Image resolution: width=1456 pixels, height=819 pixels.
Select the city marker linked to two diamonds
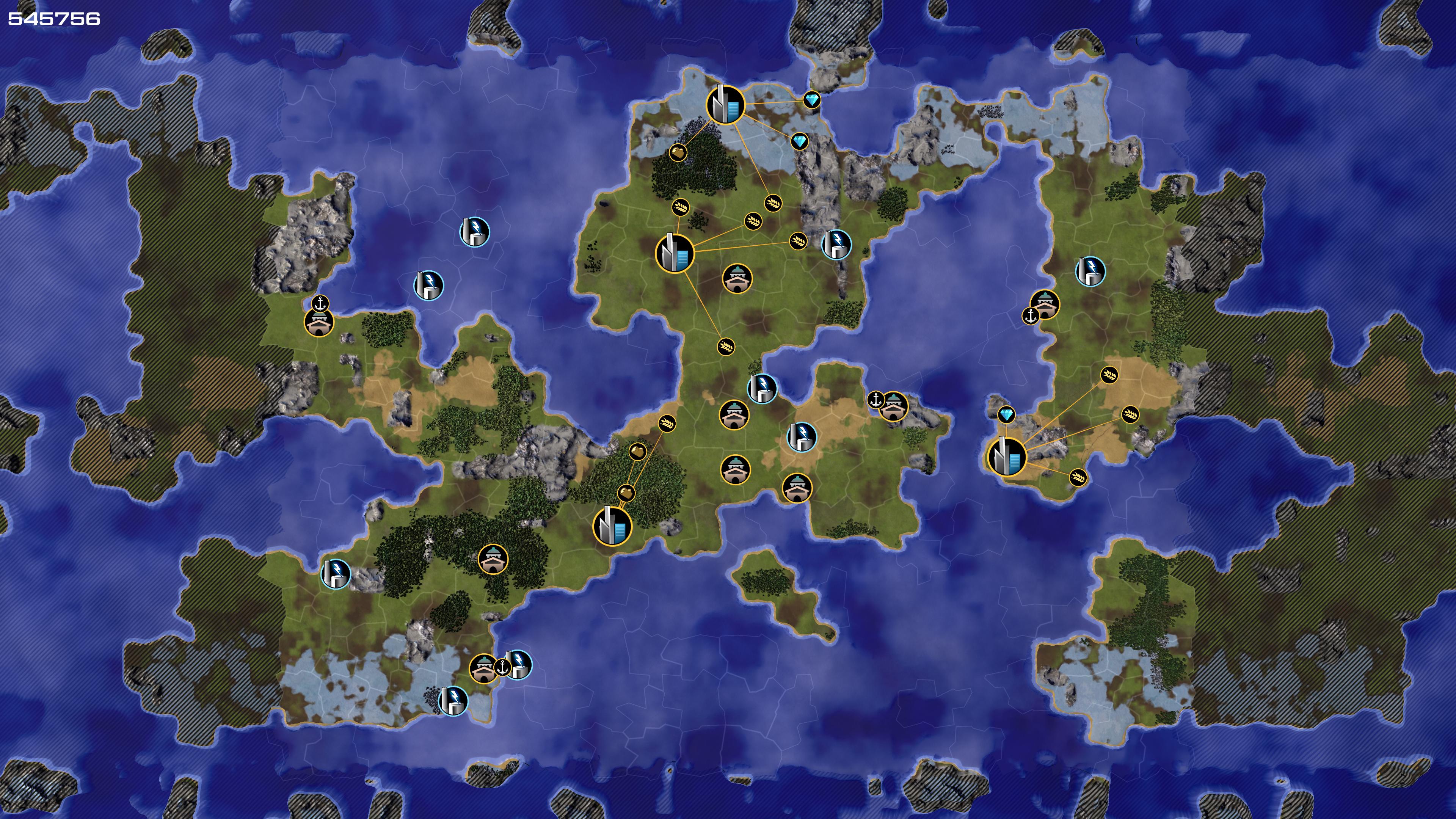click(725, 105)
